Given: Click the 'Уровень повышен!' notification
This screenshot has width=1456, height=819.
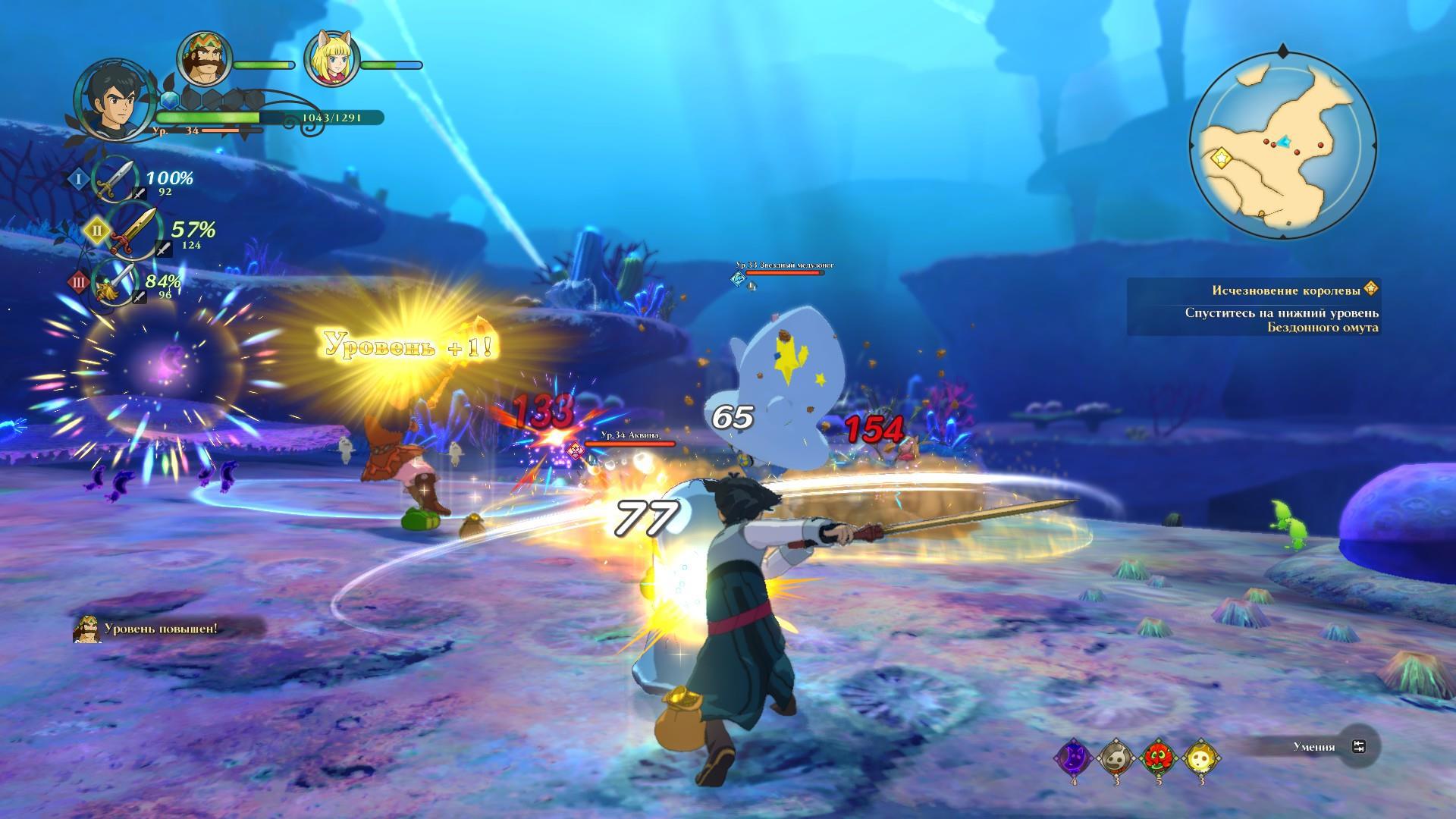Looking at the screenshot, I should 161,629.
